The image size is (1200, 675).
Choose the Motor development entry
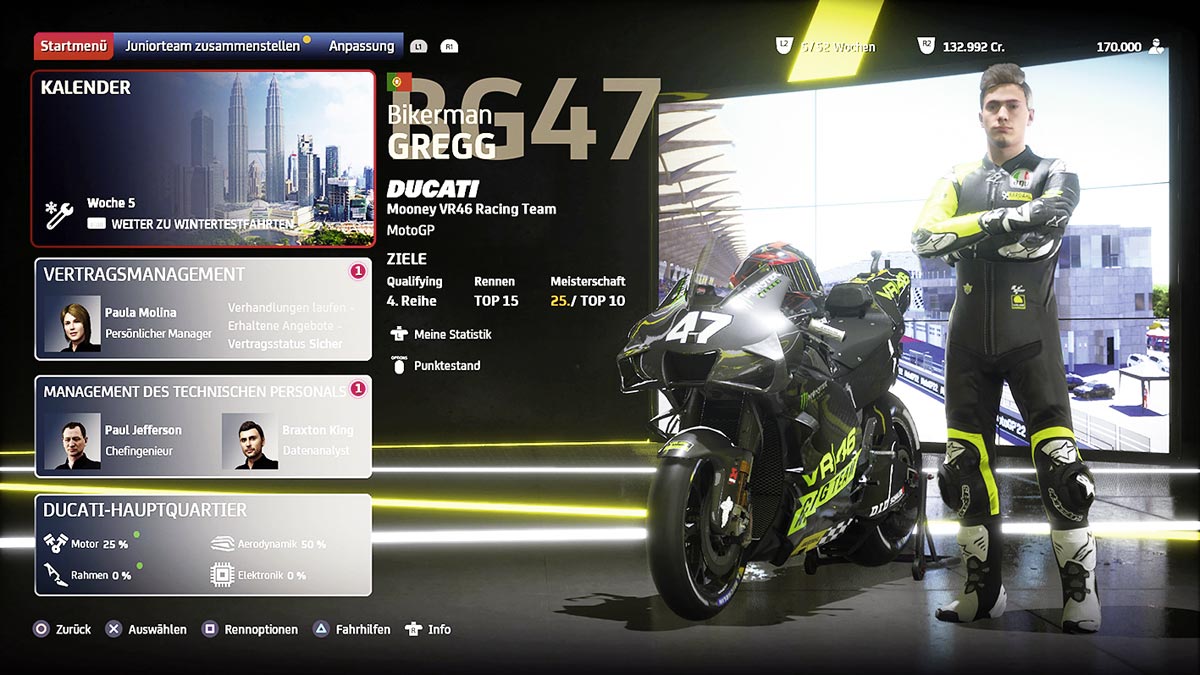85,544
